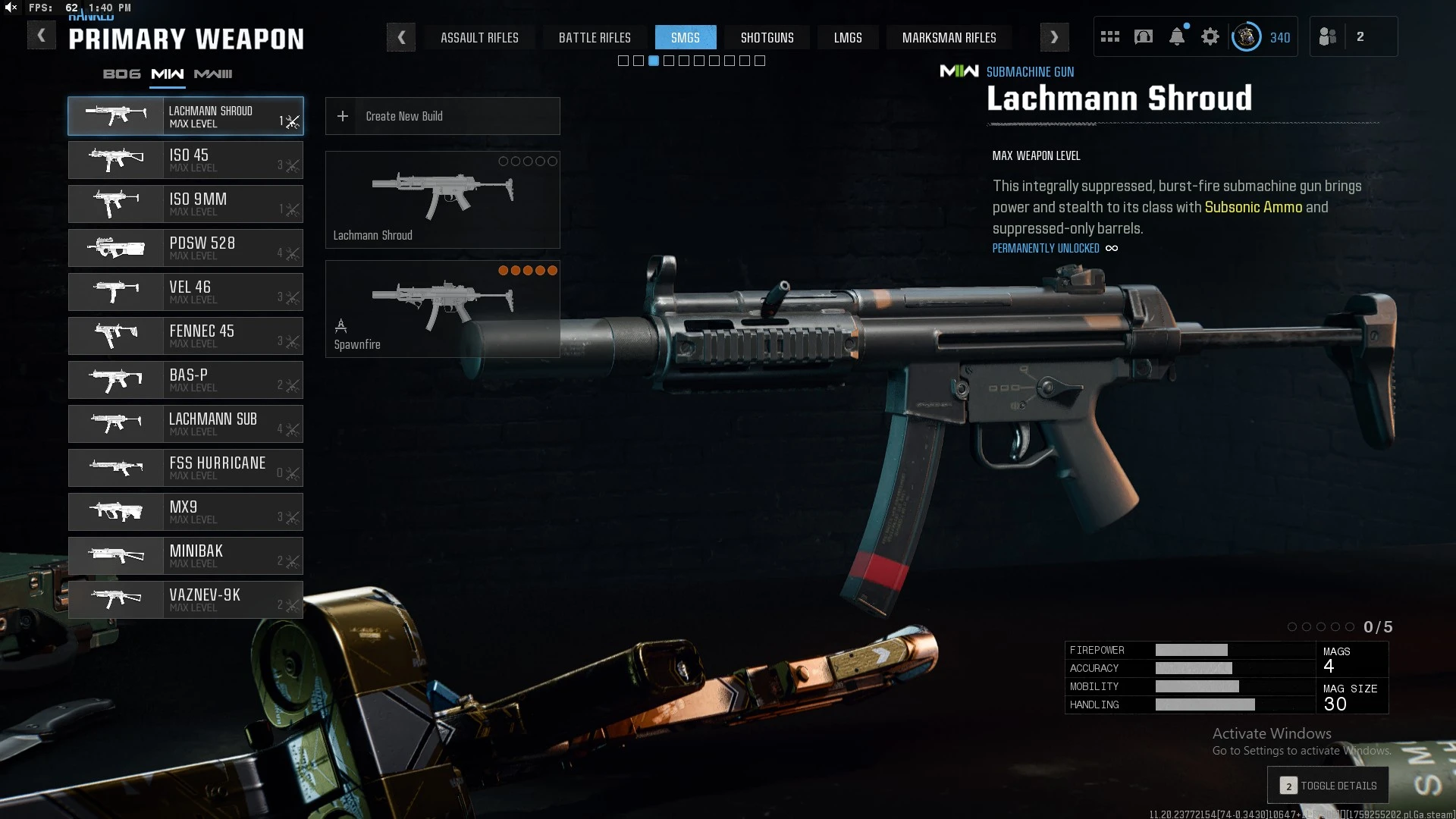
Task: Open the notifications bell
Action: coord(1177,36)
